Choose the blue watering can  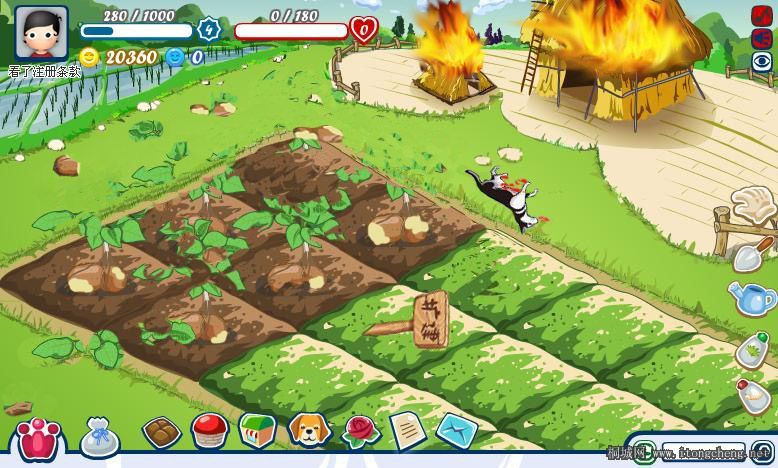752,298
